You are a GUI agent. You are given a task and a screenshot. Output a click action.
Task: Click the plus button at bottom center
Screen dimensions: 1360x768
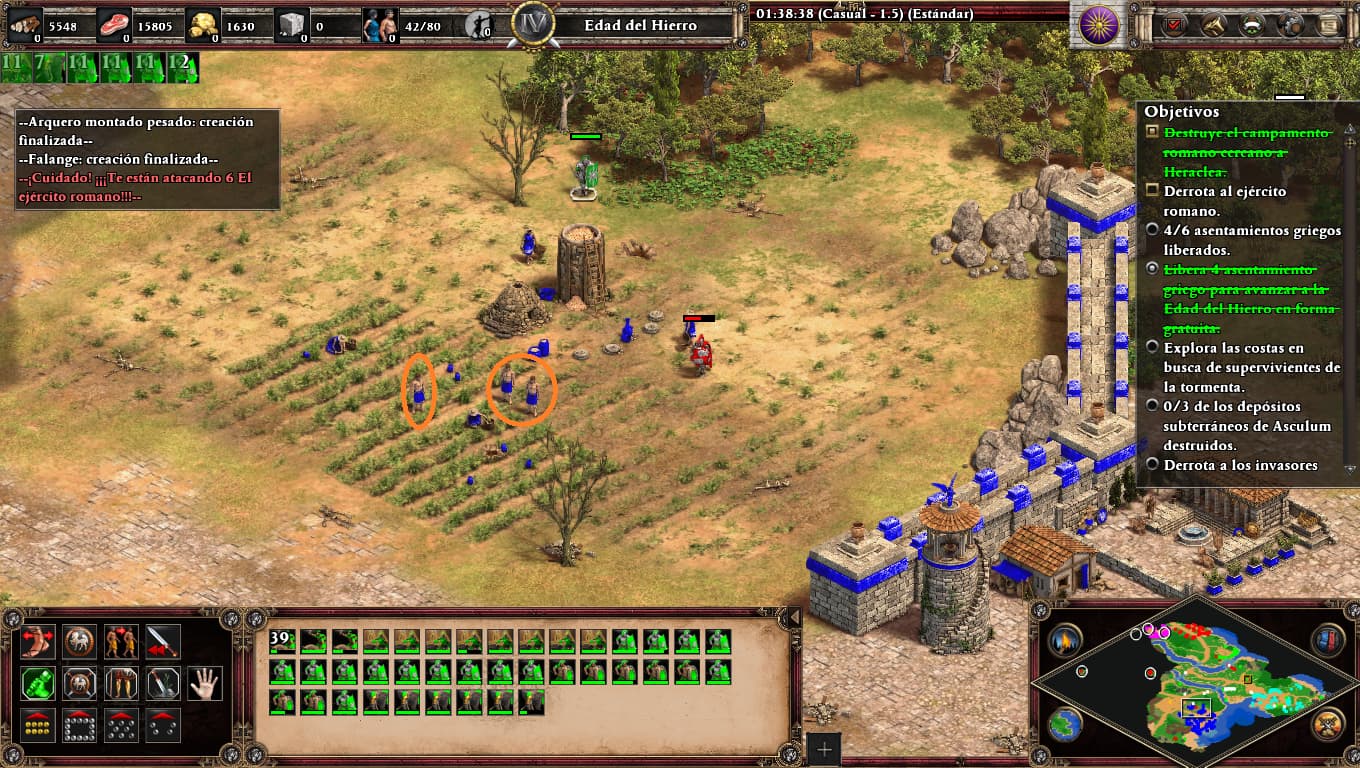[x=824, y=748]
